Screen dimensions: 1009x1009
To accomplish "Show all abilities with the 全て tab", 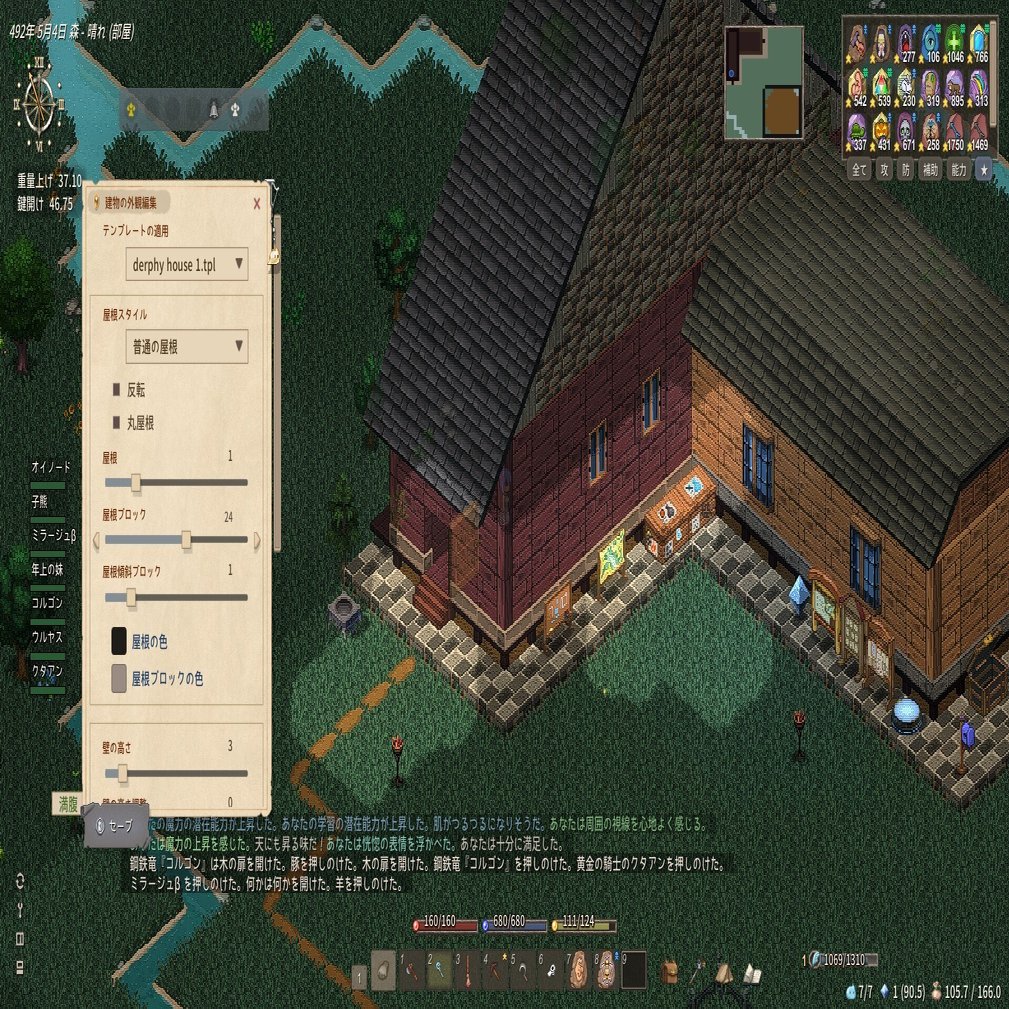I will coord(858,169).
